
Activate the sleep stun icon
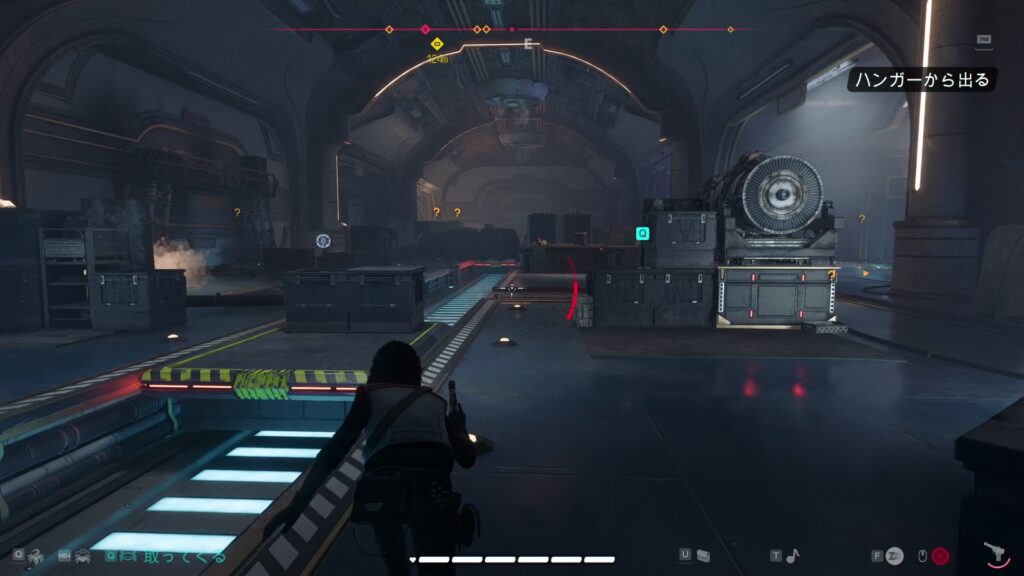[x=894, y=556]
